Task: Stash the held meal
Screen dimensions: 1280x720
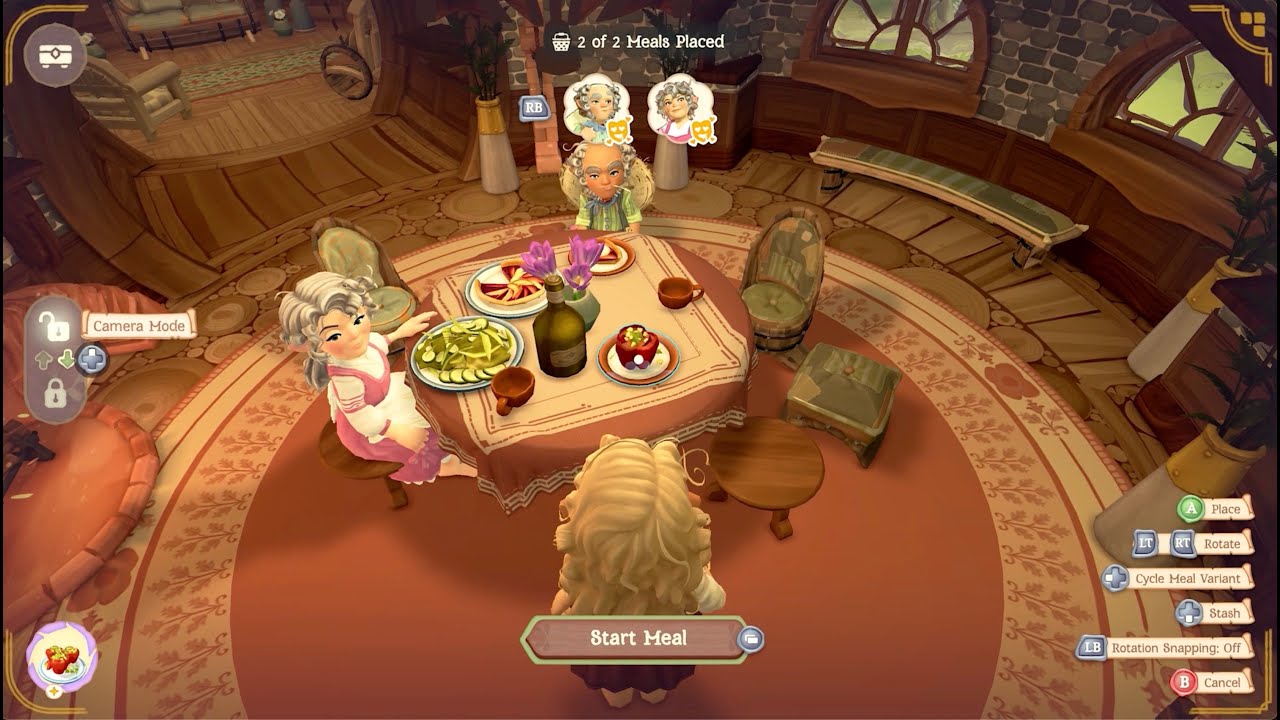Action: click(1223, 613)
